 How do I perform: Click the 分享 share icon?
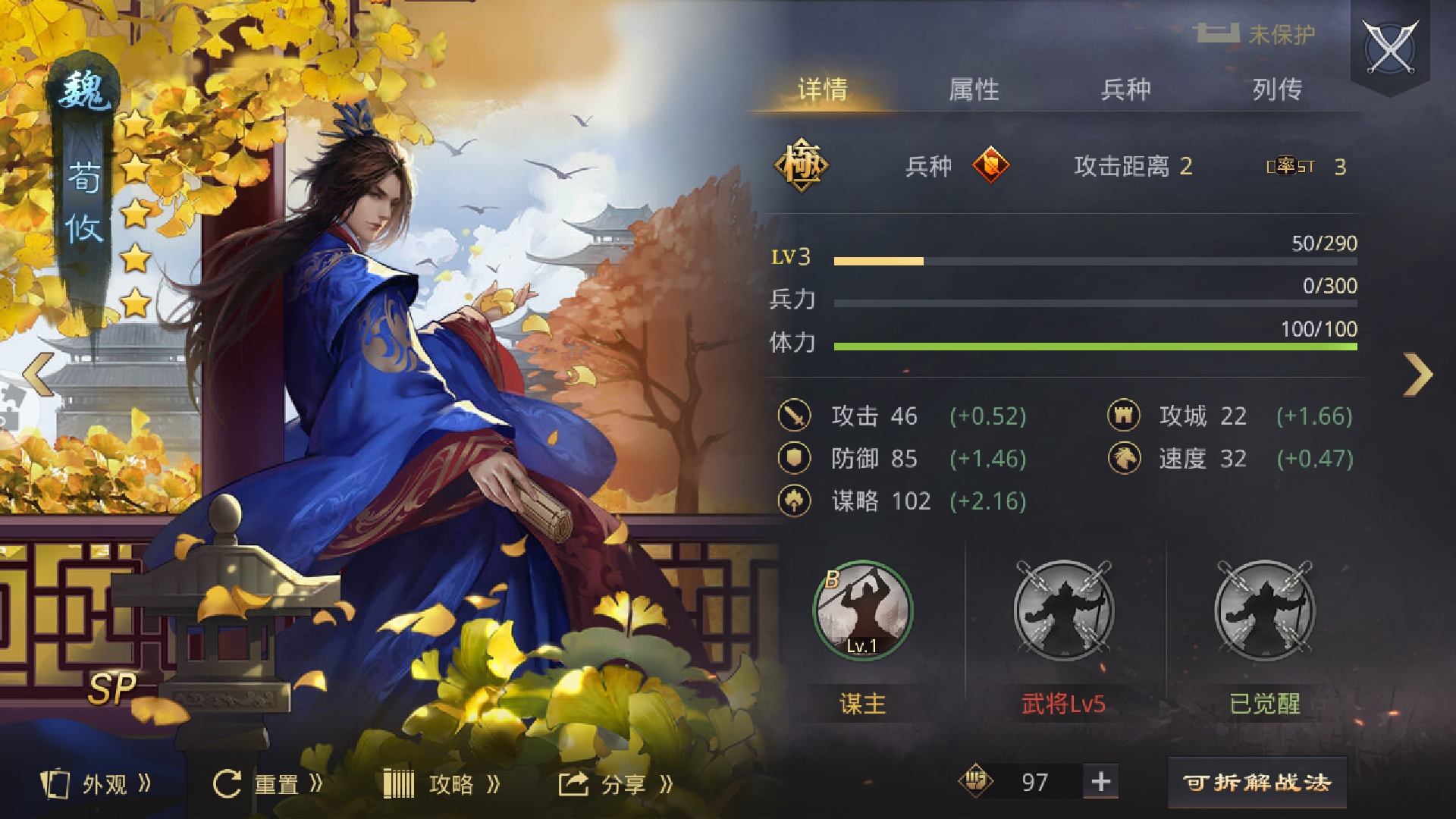point(573,784)
